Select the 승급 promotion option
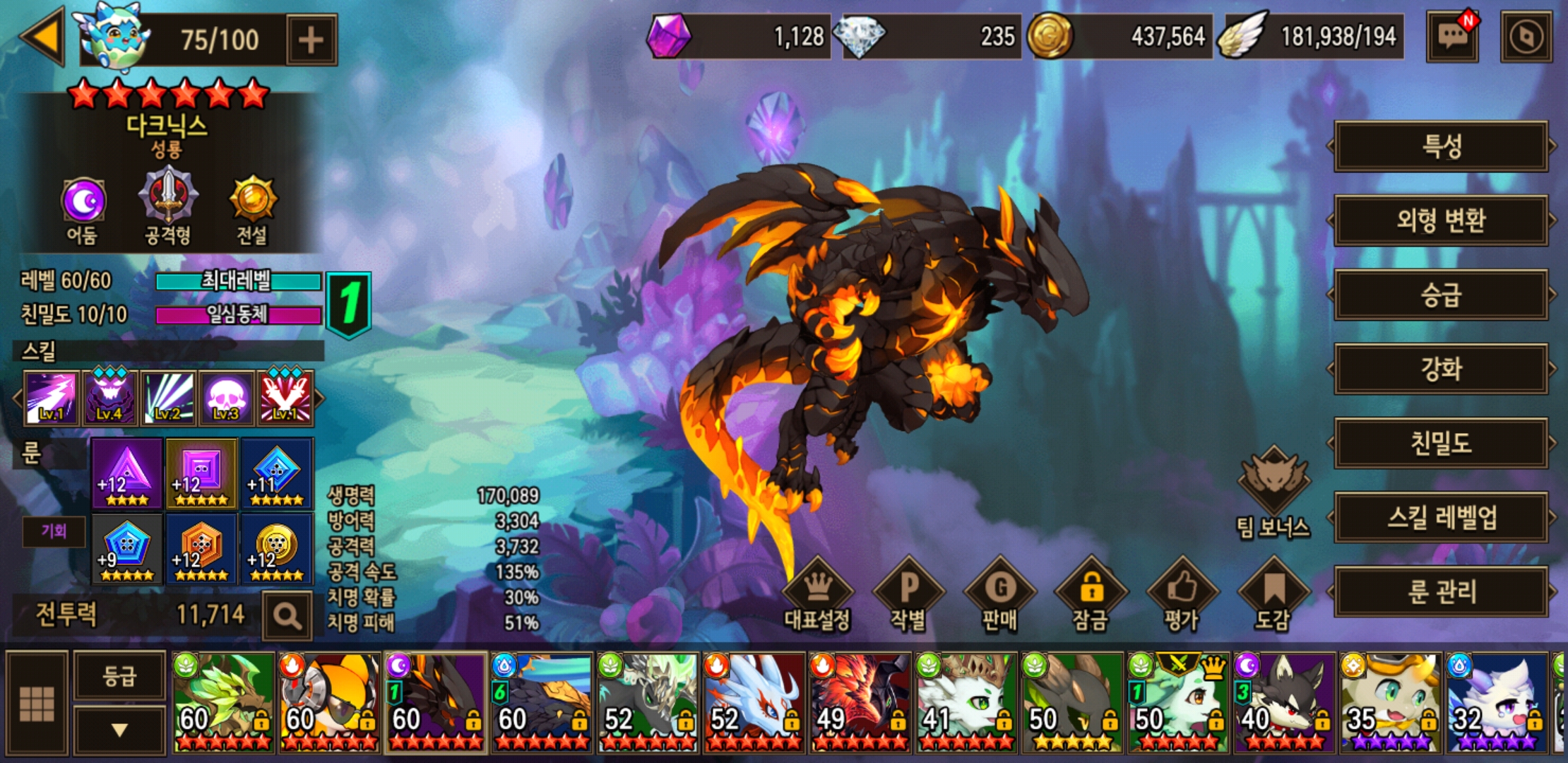1568x763 pixels. 1441,295
